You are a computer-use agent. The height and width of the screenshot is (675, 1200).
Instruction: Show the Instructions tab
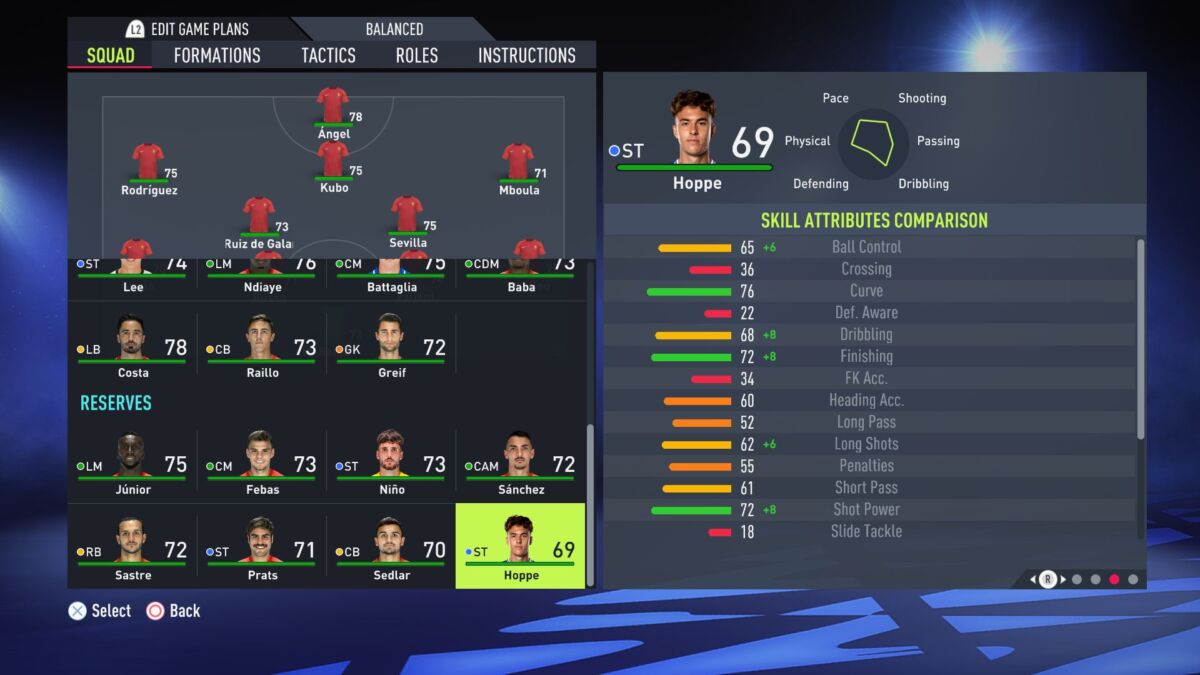coord(526,56)
